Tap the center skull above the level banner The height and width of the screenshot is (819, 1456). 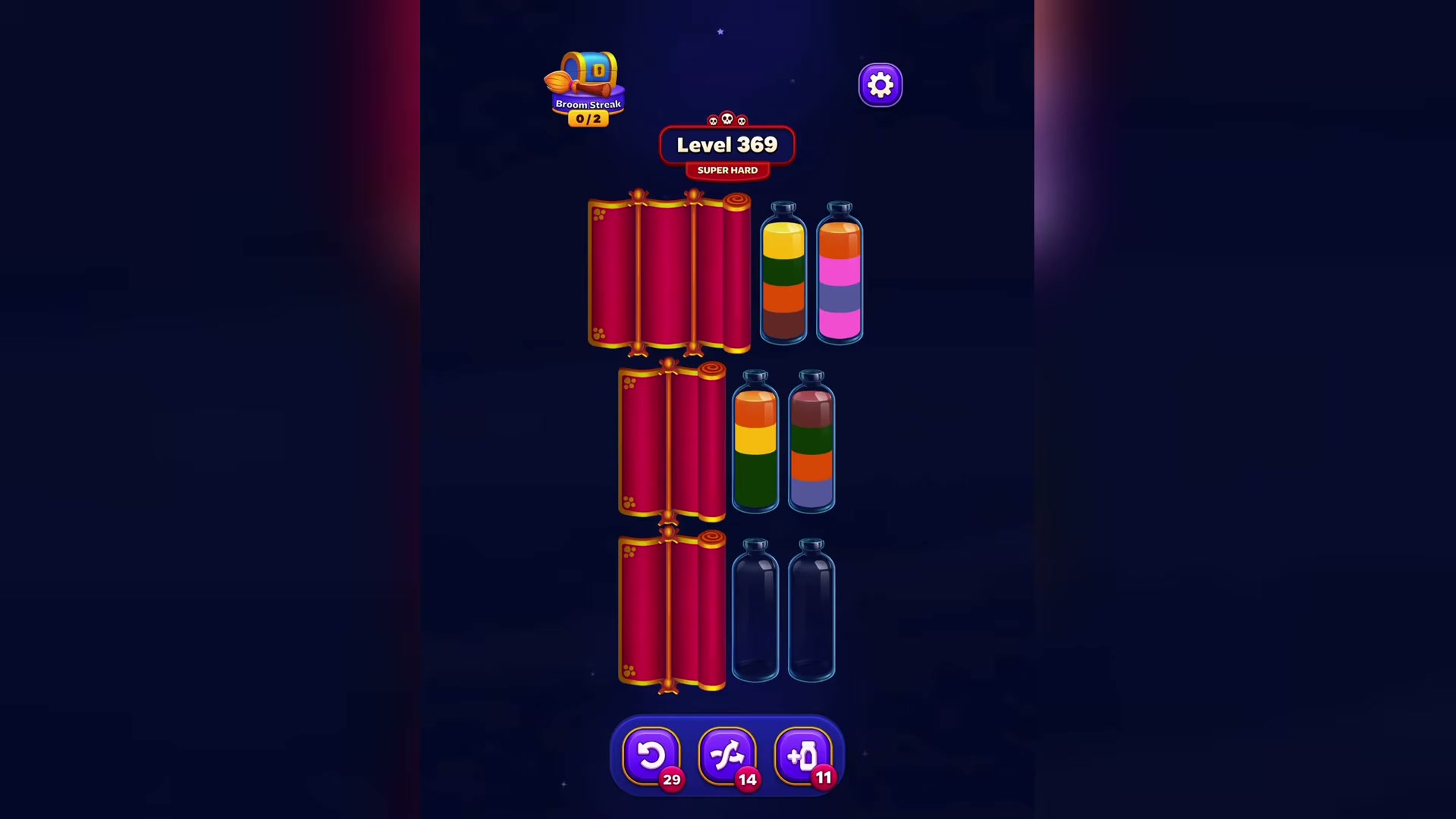727,118
